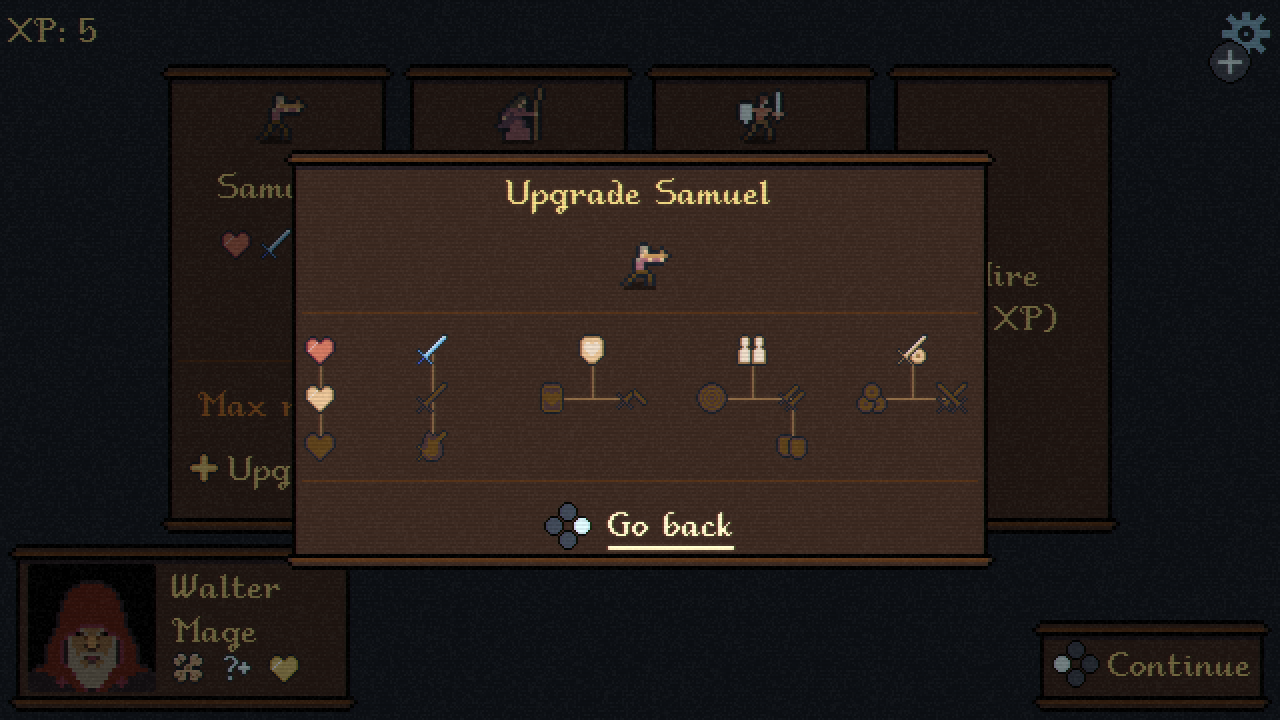
Task: Pick the twin figures upgrade node
Action: 752,350
